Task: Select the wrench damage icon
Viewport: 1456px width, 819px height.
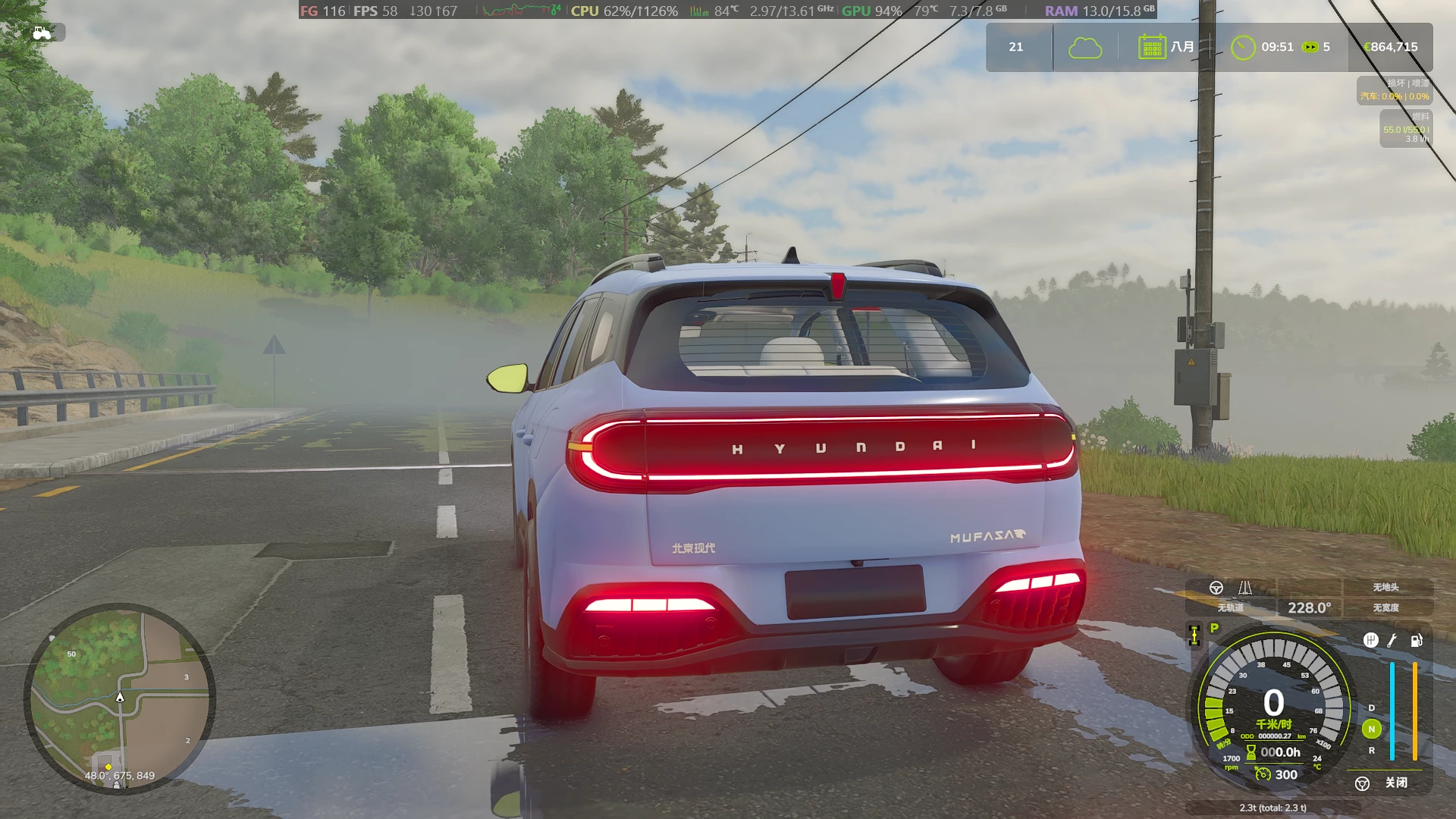Action: (1392, 640)
